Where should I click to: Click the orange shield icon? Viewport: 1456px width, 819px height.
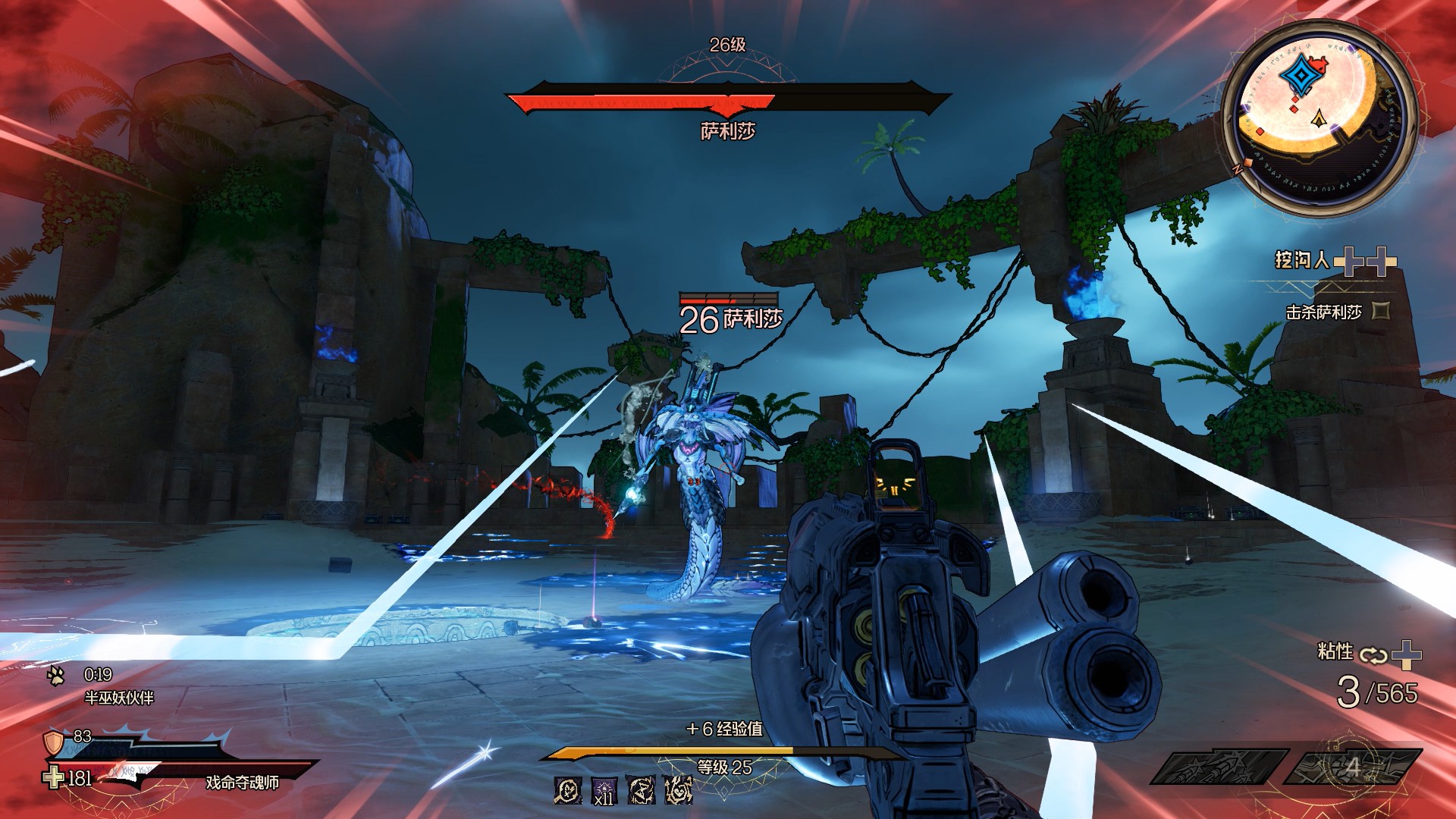click(x=53, y=742)
